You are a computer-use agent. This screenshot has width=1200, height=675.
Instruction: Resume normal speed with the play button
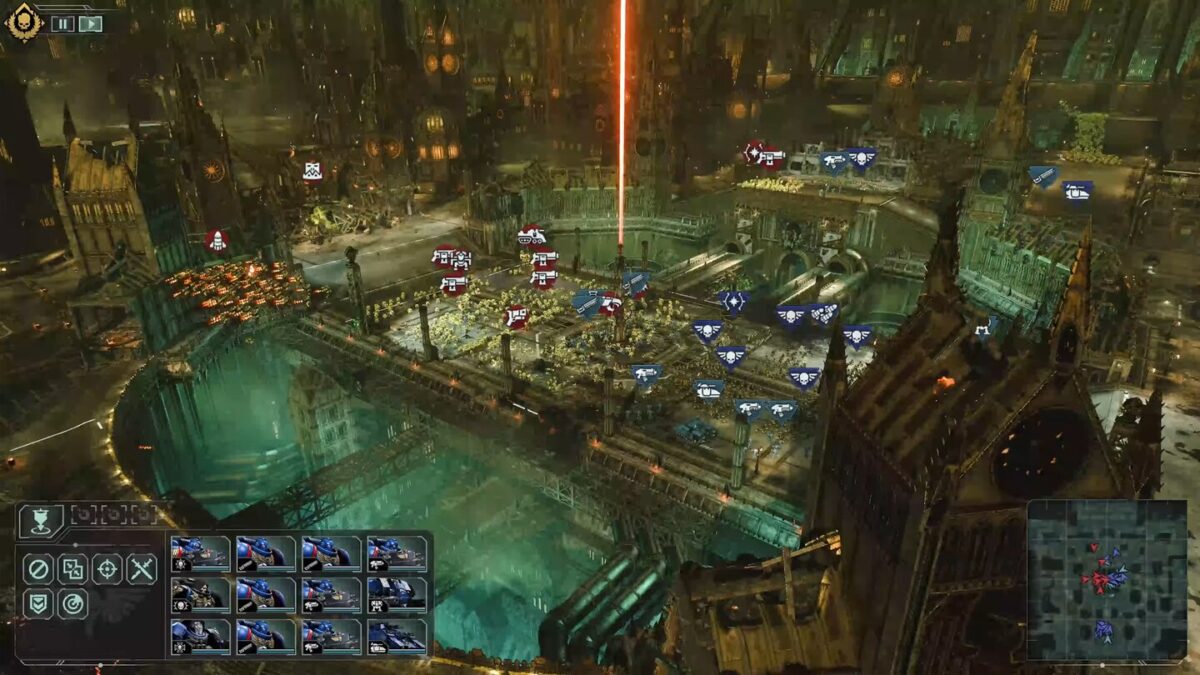click(x=91, y=23)
